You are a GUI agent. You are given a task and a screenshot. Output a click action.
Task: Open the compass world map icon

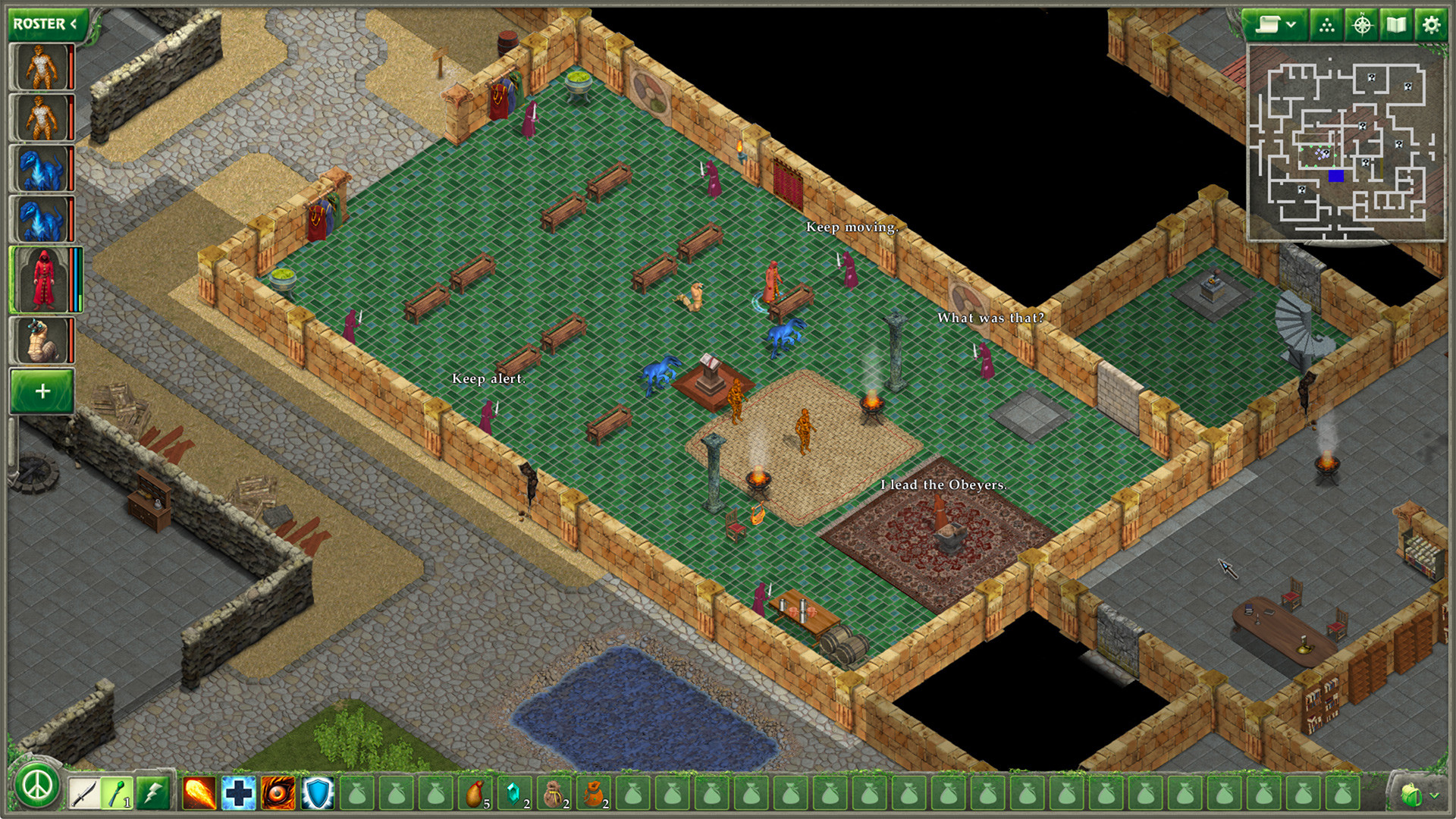1362,24
